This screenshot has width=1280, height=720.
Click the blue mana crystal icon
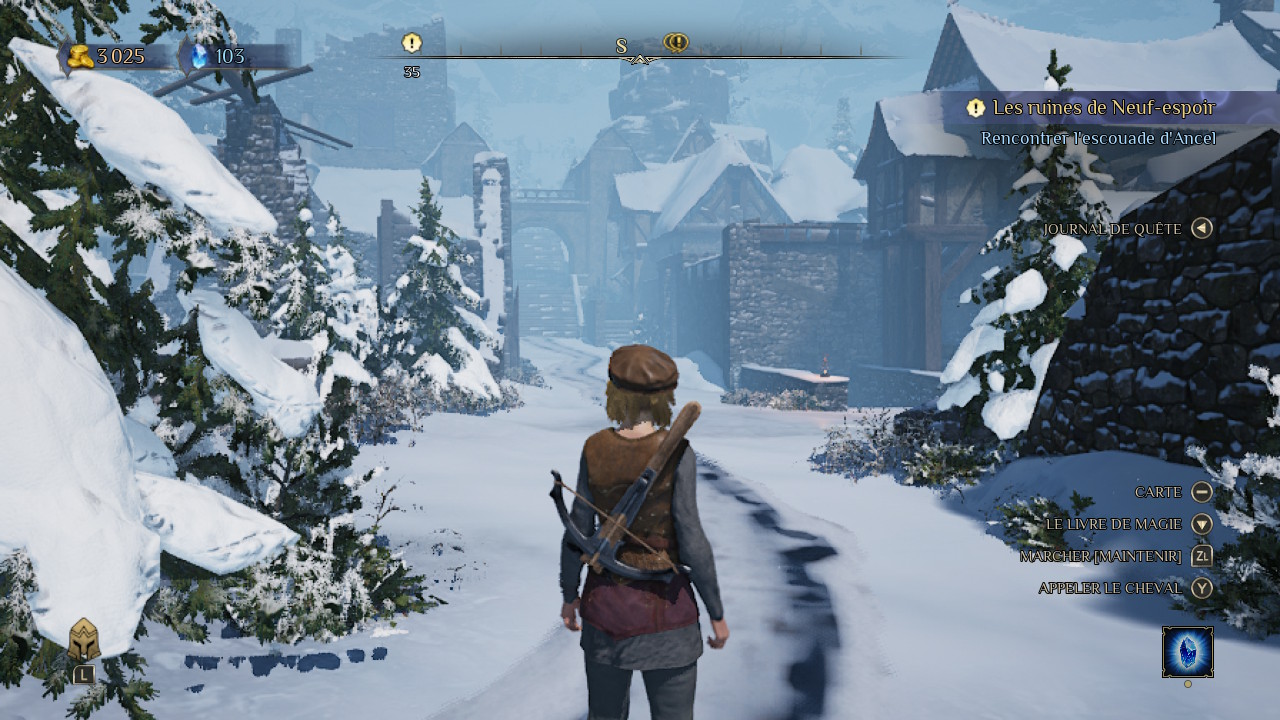198,56
